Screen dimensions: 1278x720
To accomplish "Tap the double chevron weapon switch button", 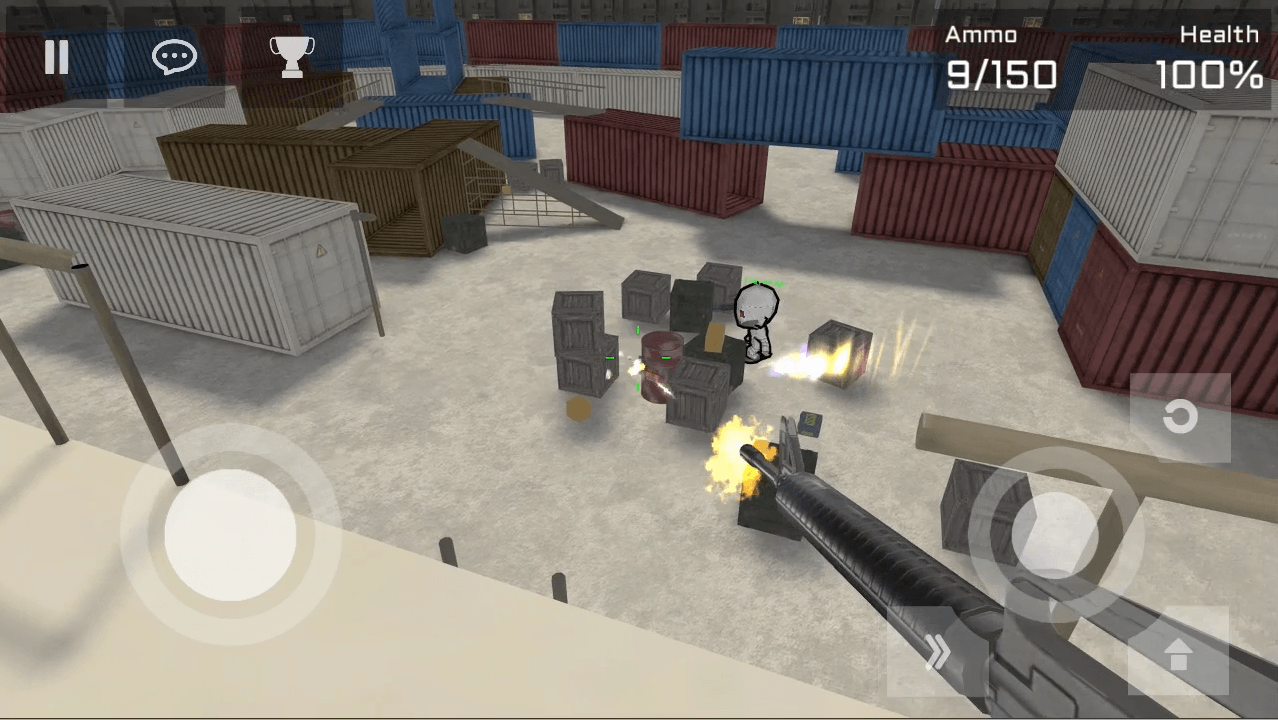I will click(x=937, y=652).
